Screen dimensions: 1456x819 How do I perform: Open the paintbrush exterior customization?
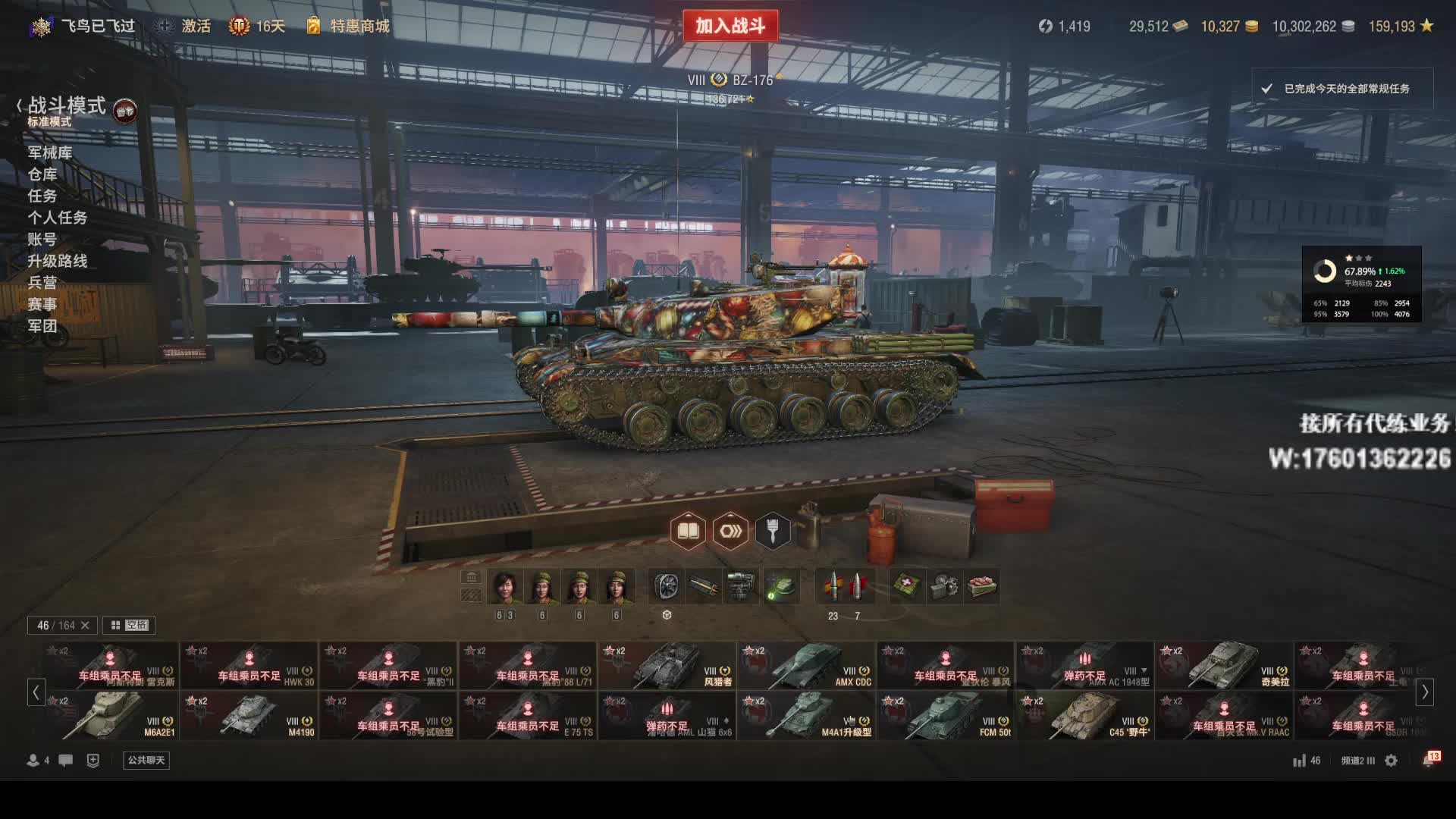[773, 531]
